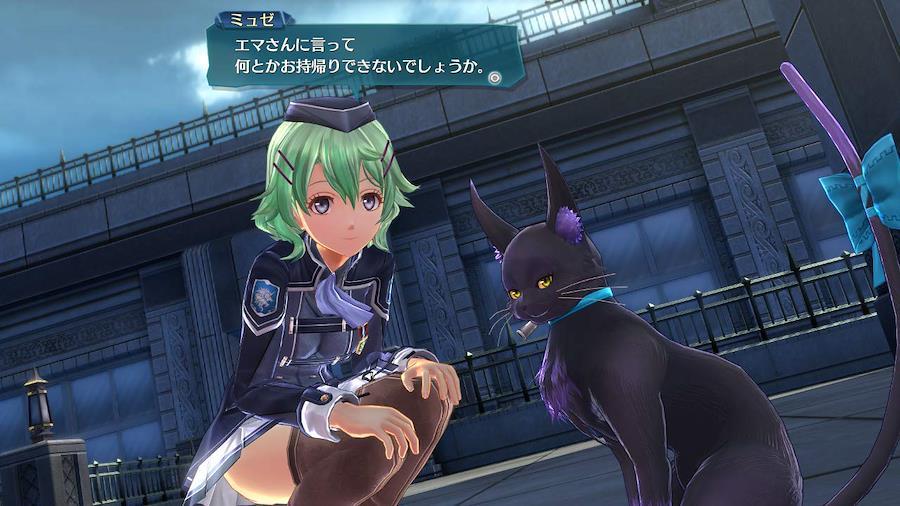Screen dimensions: 900x506
Task: Continue Musse's dialogue by clicking the text box
Action: pyautogui.click(x=360, y=59)
